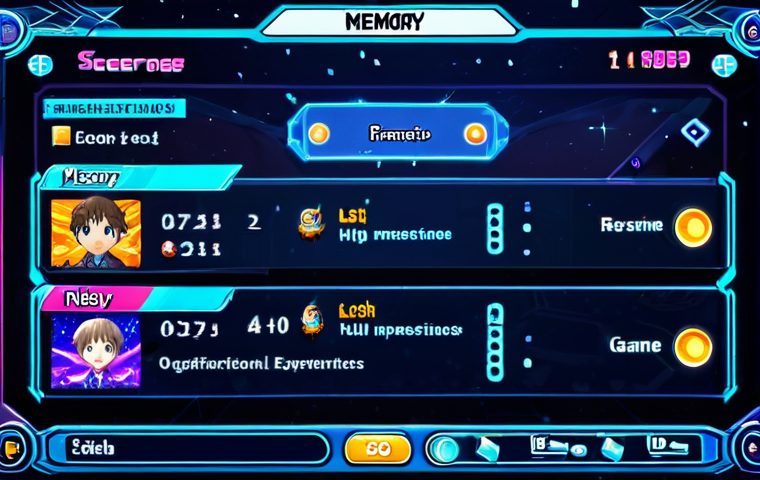Viewport: 760px width, 480px height.
Task: Click the blue center button with orange dots
Action: [398, 133]
